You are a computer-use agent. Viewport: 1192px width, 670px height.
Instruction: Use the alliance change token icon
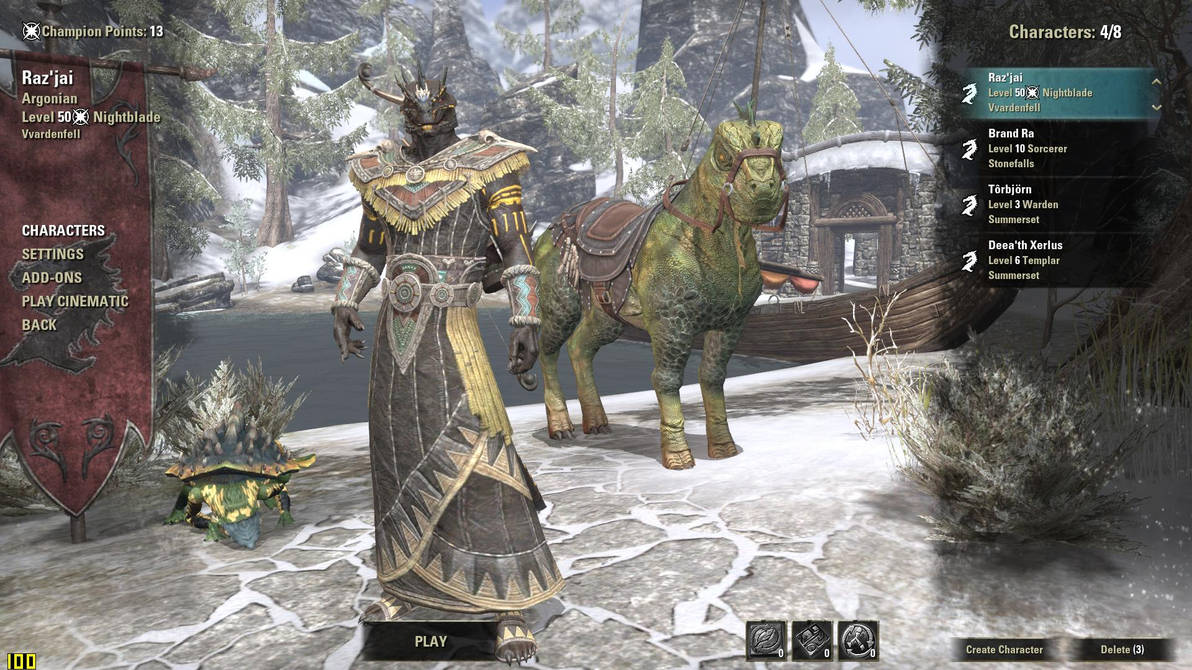[858, 640]
